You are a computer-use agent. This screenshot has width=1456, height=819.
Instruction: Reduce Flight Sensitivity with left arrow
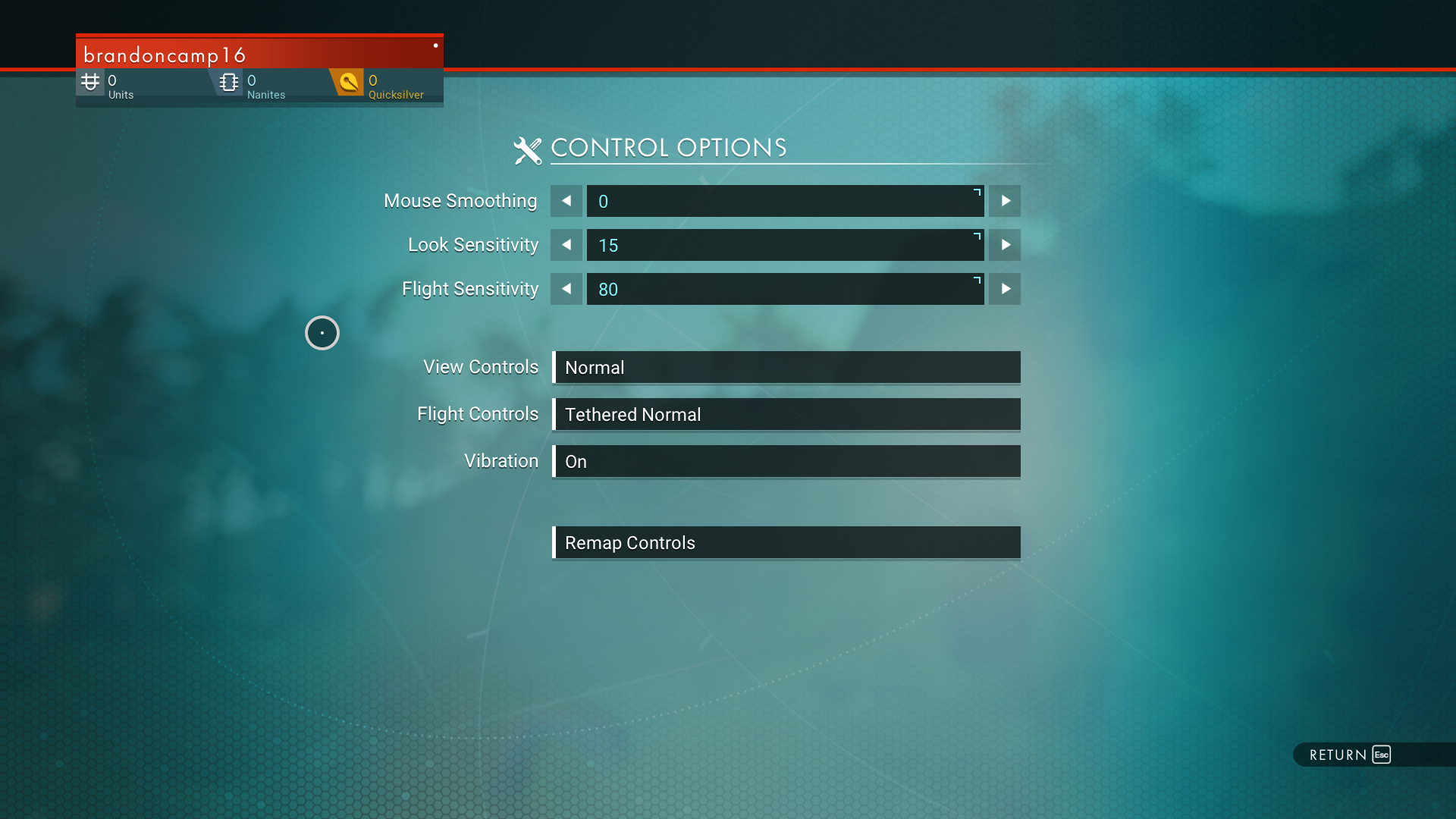(x=566, y=289)
